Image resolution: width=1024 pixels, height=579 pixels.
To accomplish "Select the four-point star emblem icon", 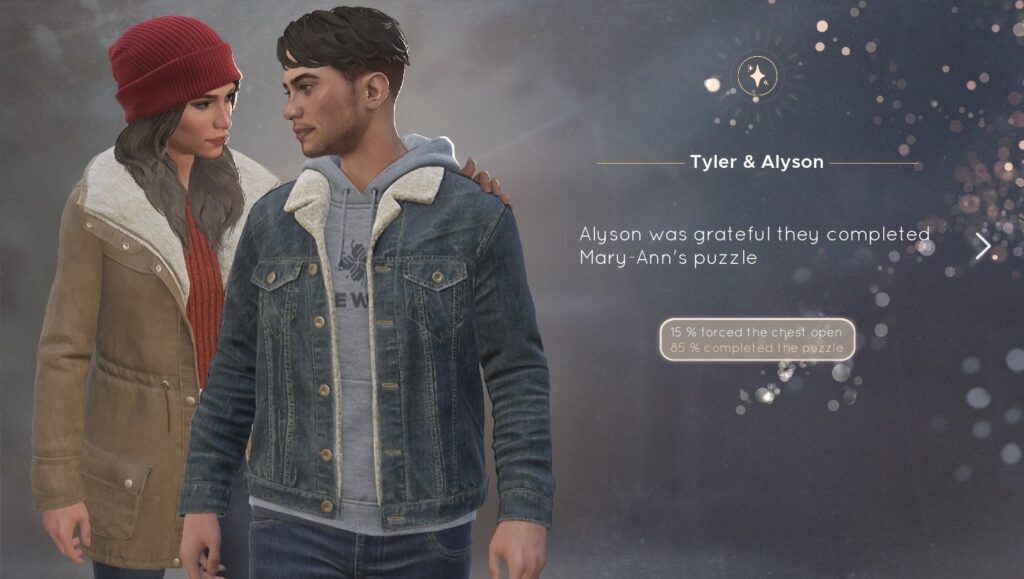I will 757,76.
